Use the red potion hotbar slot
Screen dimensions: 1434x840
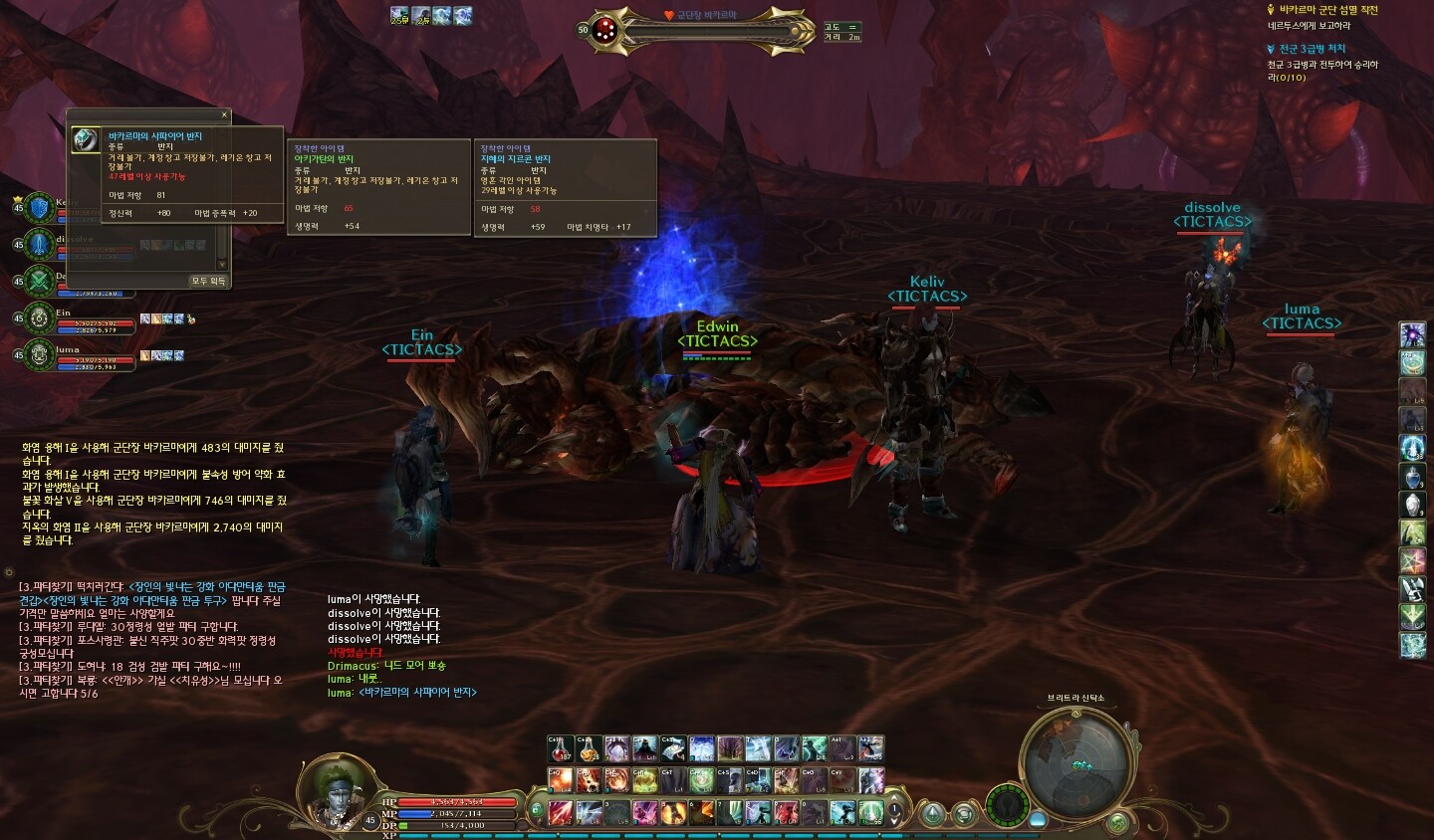pos(561,749)
